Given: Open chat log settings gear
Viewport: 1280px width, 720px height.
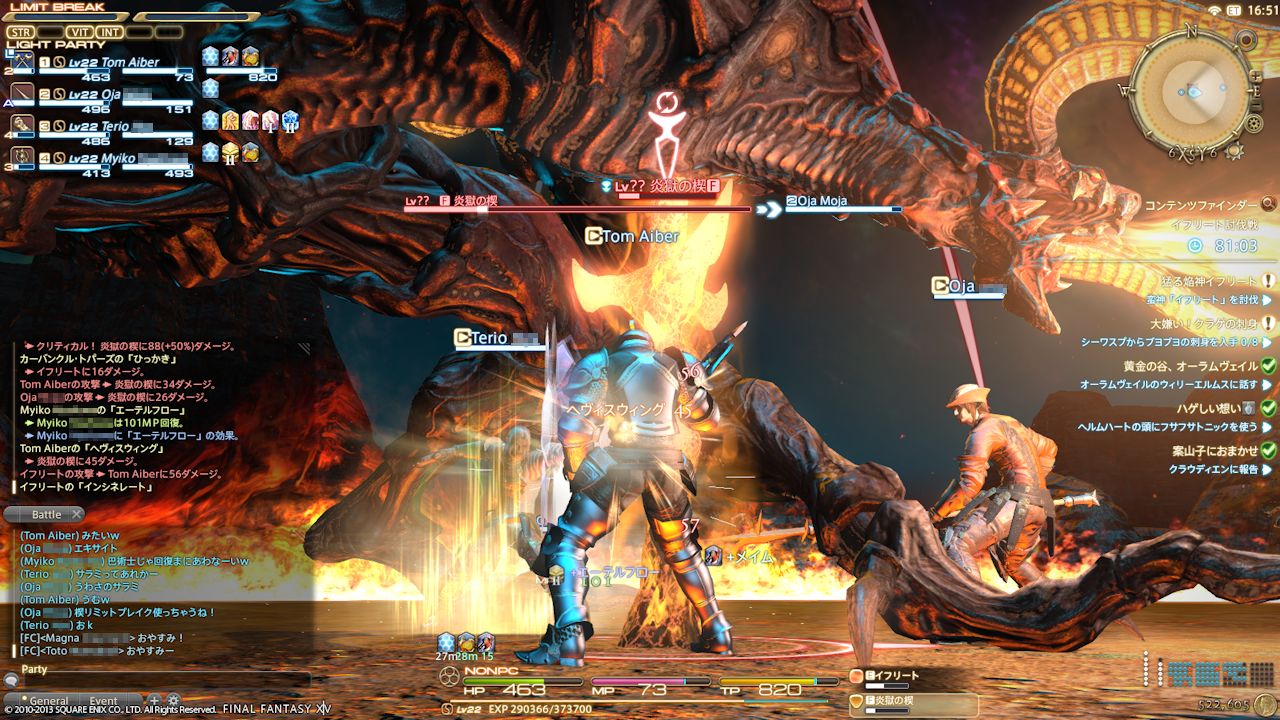Looking at the screenshot, I should 173,700.
